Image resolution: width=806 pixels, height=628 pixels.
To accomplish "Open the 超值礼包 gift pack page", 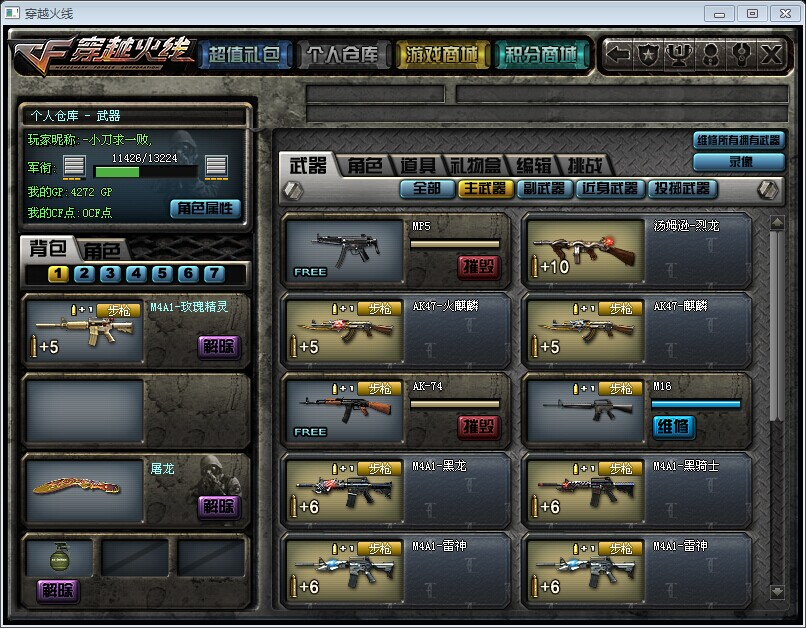I will click(245, 54).
